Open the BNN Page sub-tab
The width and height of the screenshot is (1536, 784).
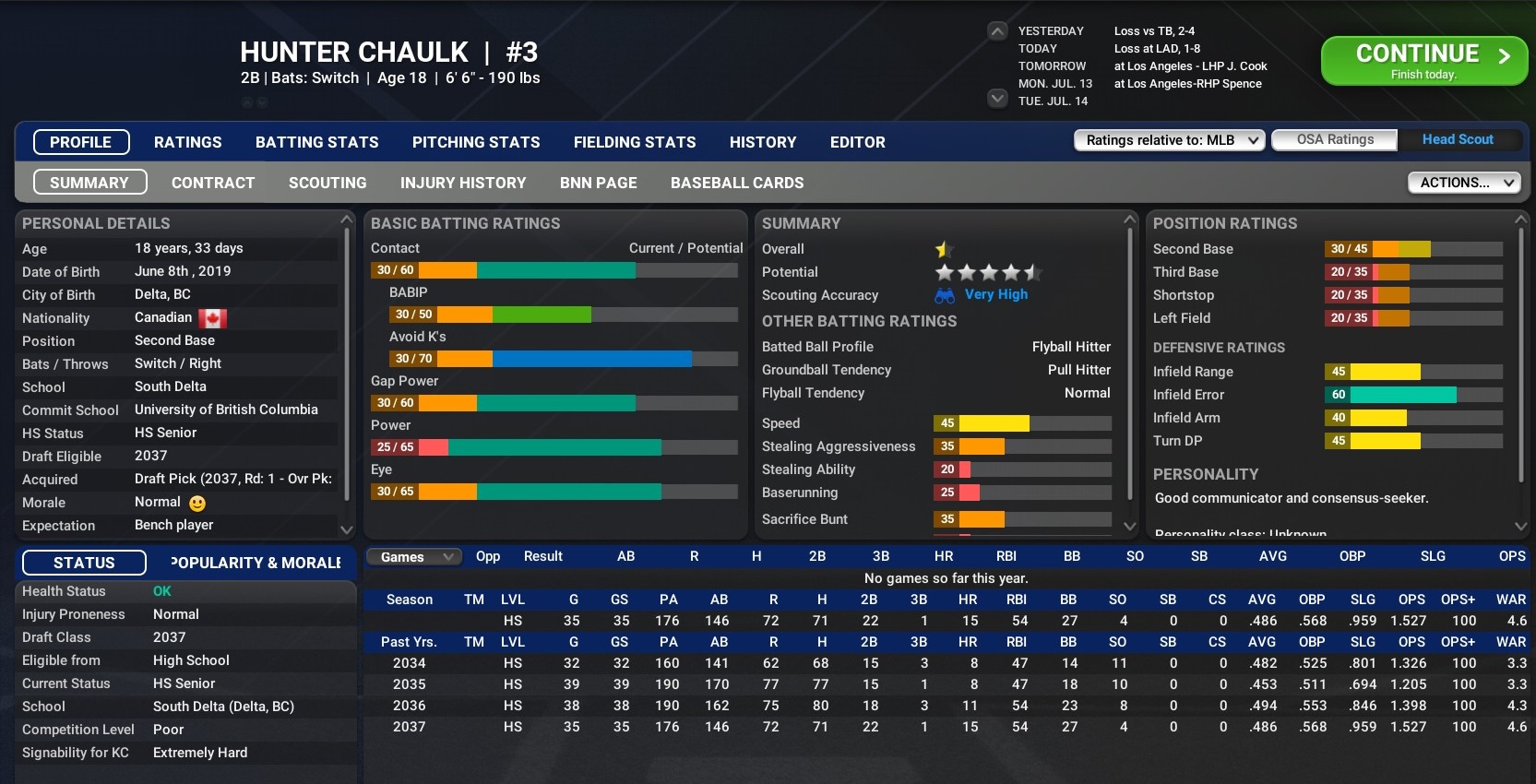point(598,183)
